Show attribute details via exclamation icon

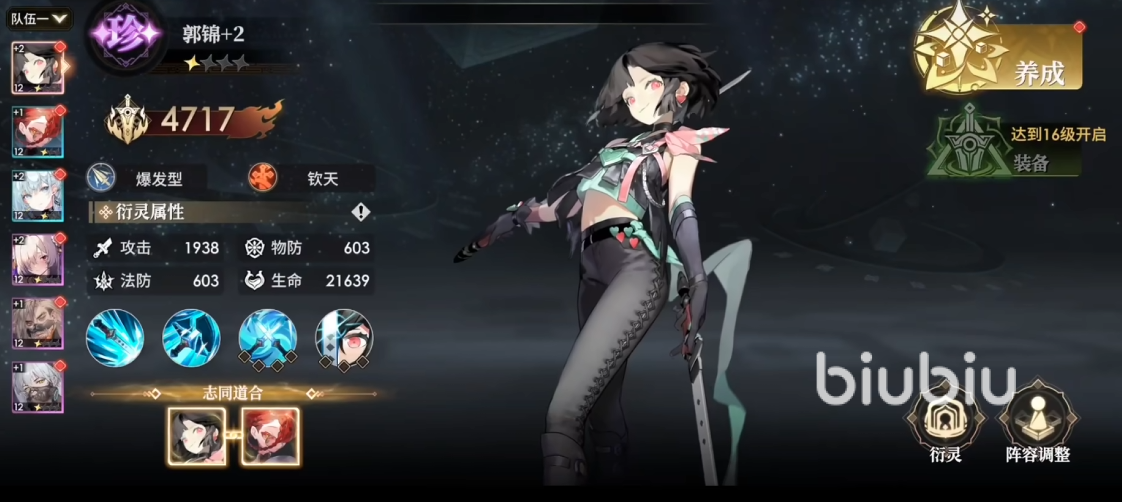pyautogui.click(x=361, y=212)
